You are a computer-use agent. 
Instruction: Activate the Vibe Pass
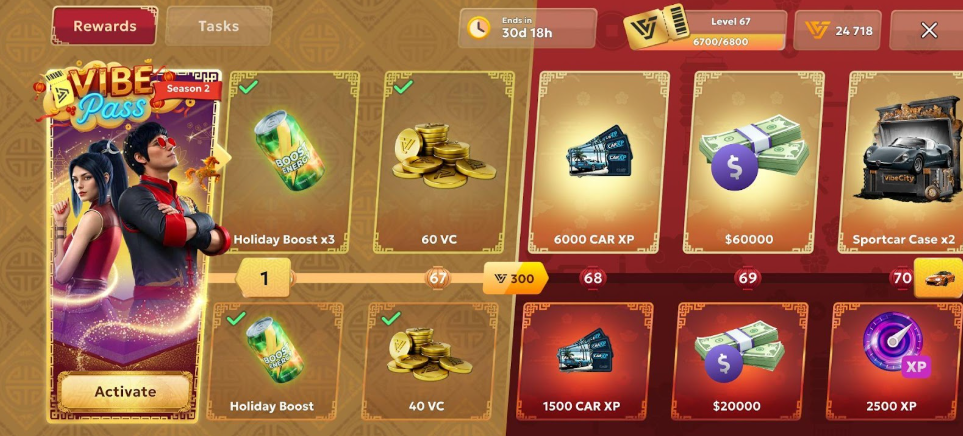click(x=125, y=392)
